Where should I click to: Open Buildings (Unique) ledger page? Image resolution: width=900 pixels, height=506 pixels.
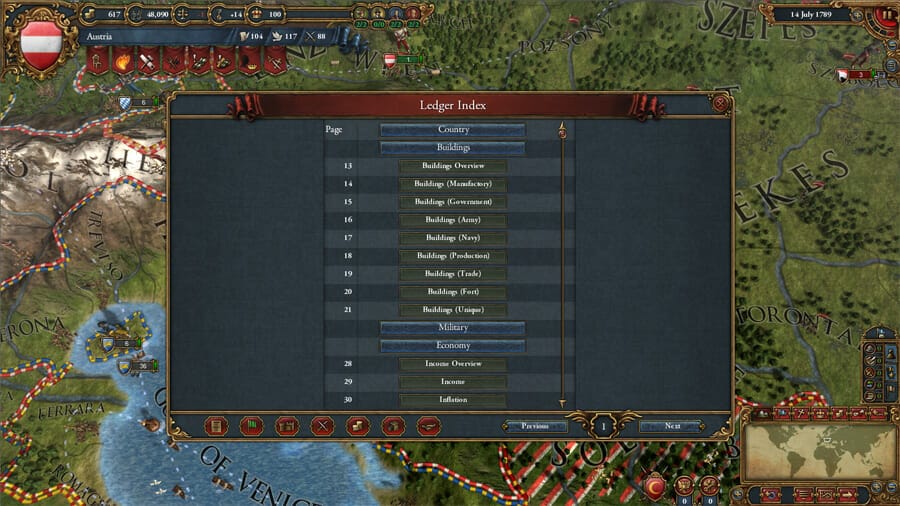(453, 310)
